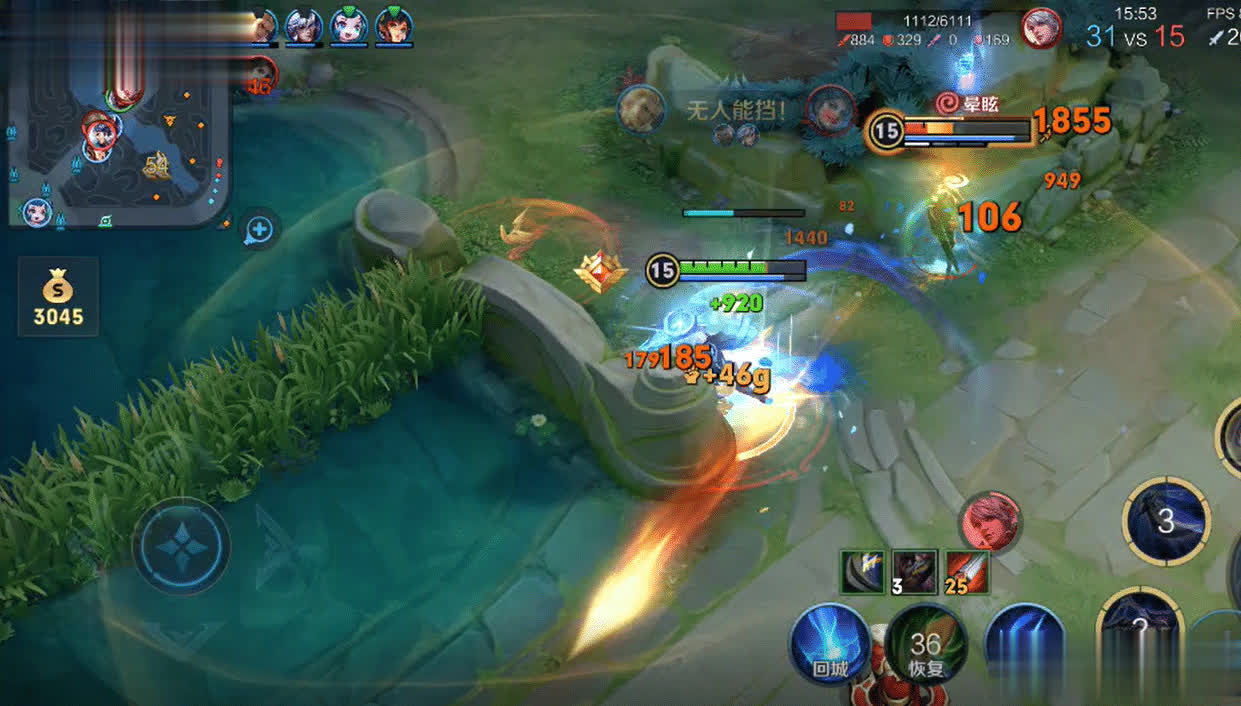Image resolution: width=1241 pixels, height=706 pixels.
Task: Touch the virtual movement joystick
Action: 182,547
